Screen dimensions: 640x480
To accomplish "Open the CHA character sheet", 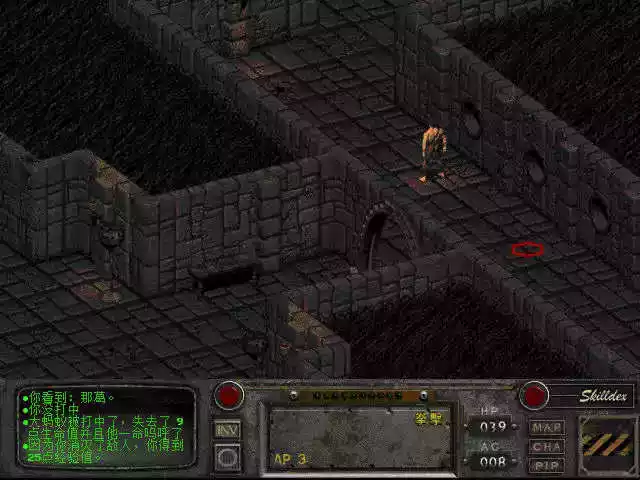I will click(547, 446).
